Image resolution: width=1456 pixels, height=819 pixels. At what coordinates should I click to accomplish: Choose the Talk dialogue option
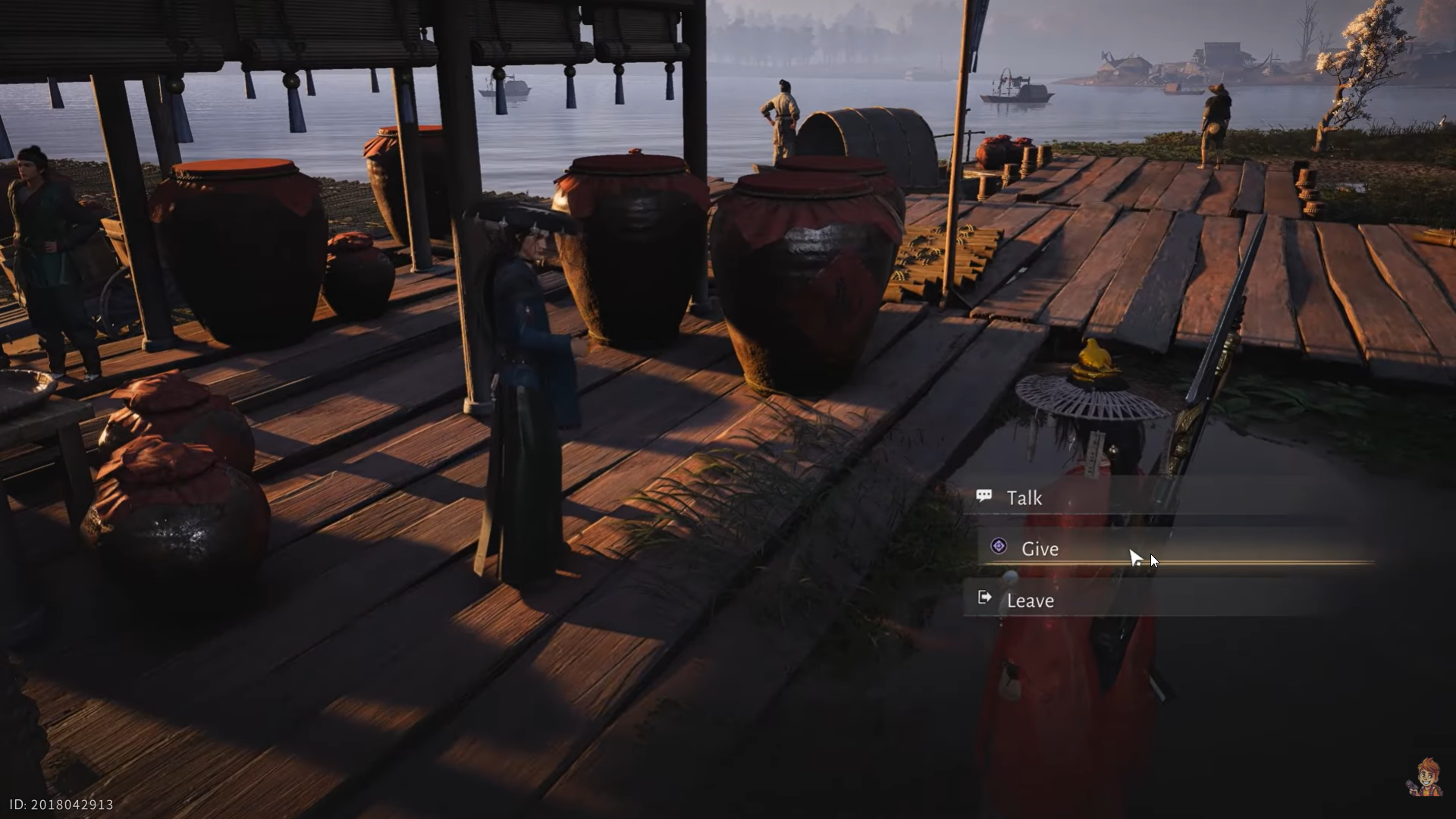[x=1025, y=497]
